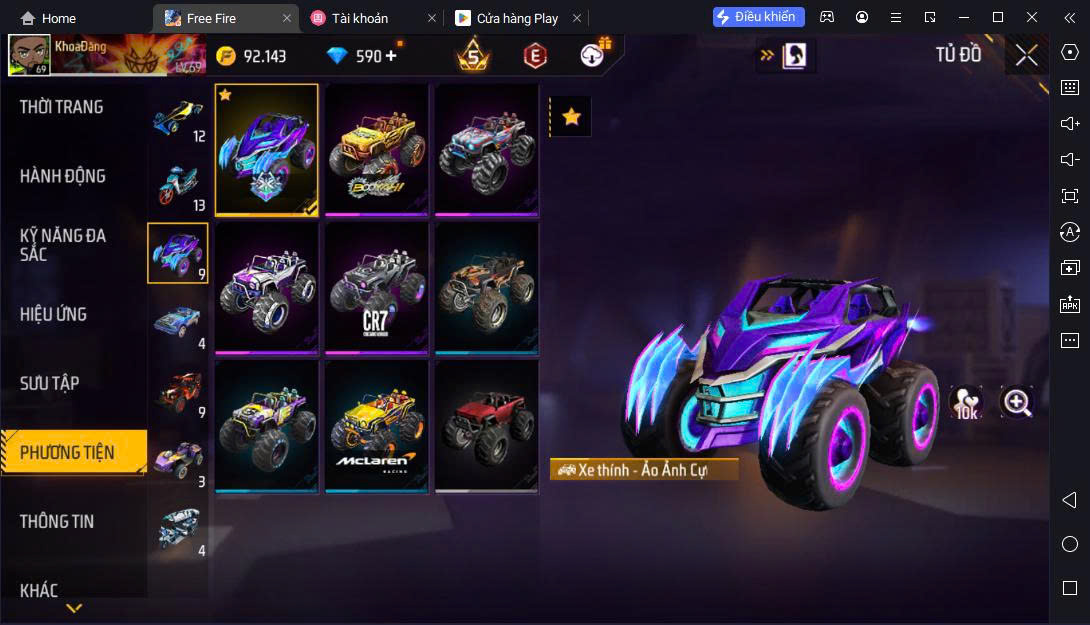This screenshot has height=625, width=1090.
Task: Pick the plain red monster truck skin
Action: tap(487, 426)
